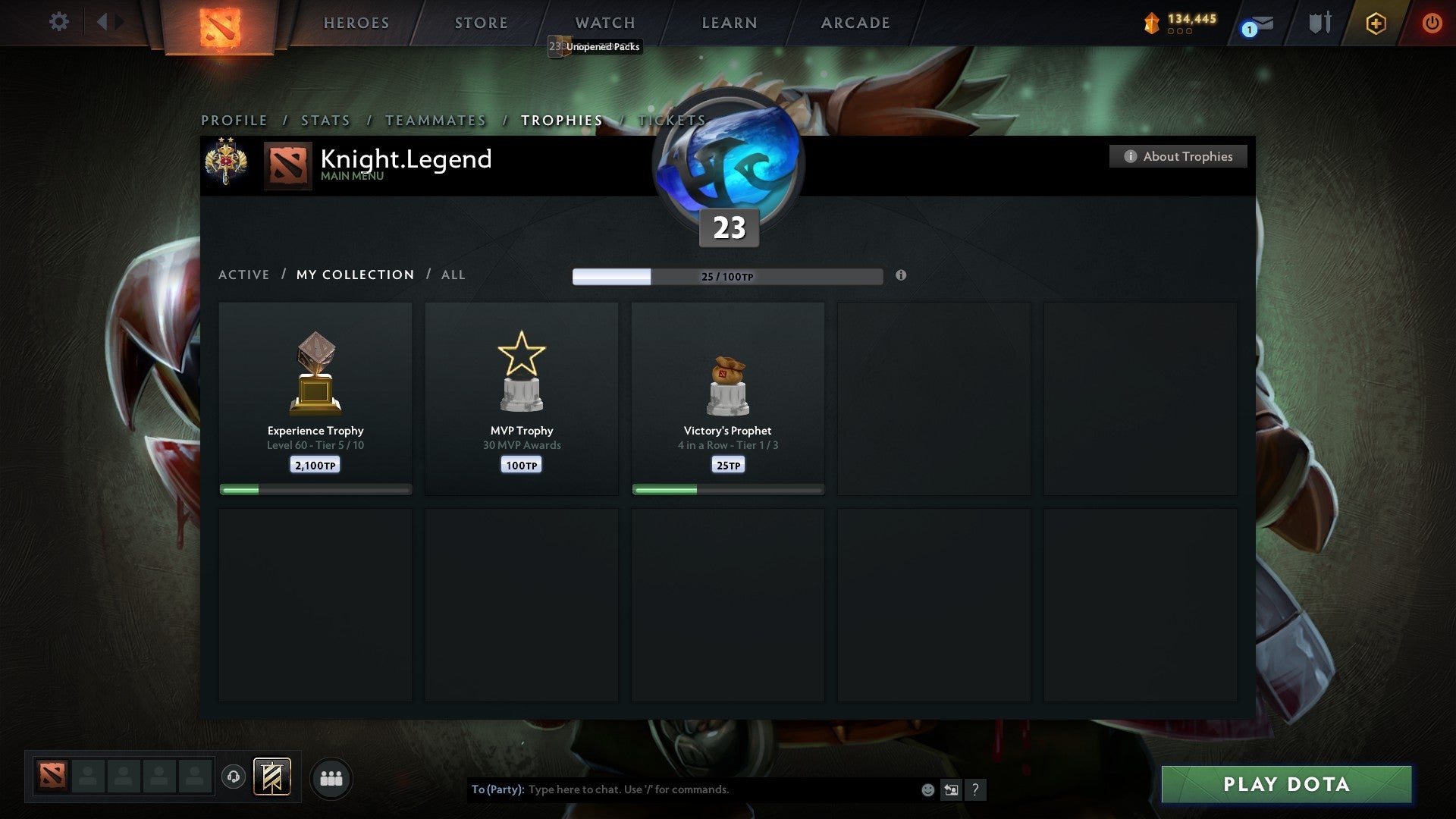Open the STORE menu item
This screenshot has width=1456, height=819.
480,22
